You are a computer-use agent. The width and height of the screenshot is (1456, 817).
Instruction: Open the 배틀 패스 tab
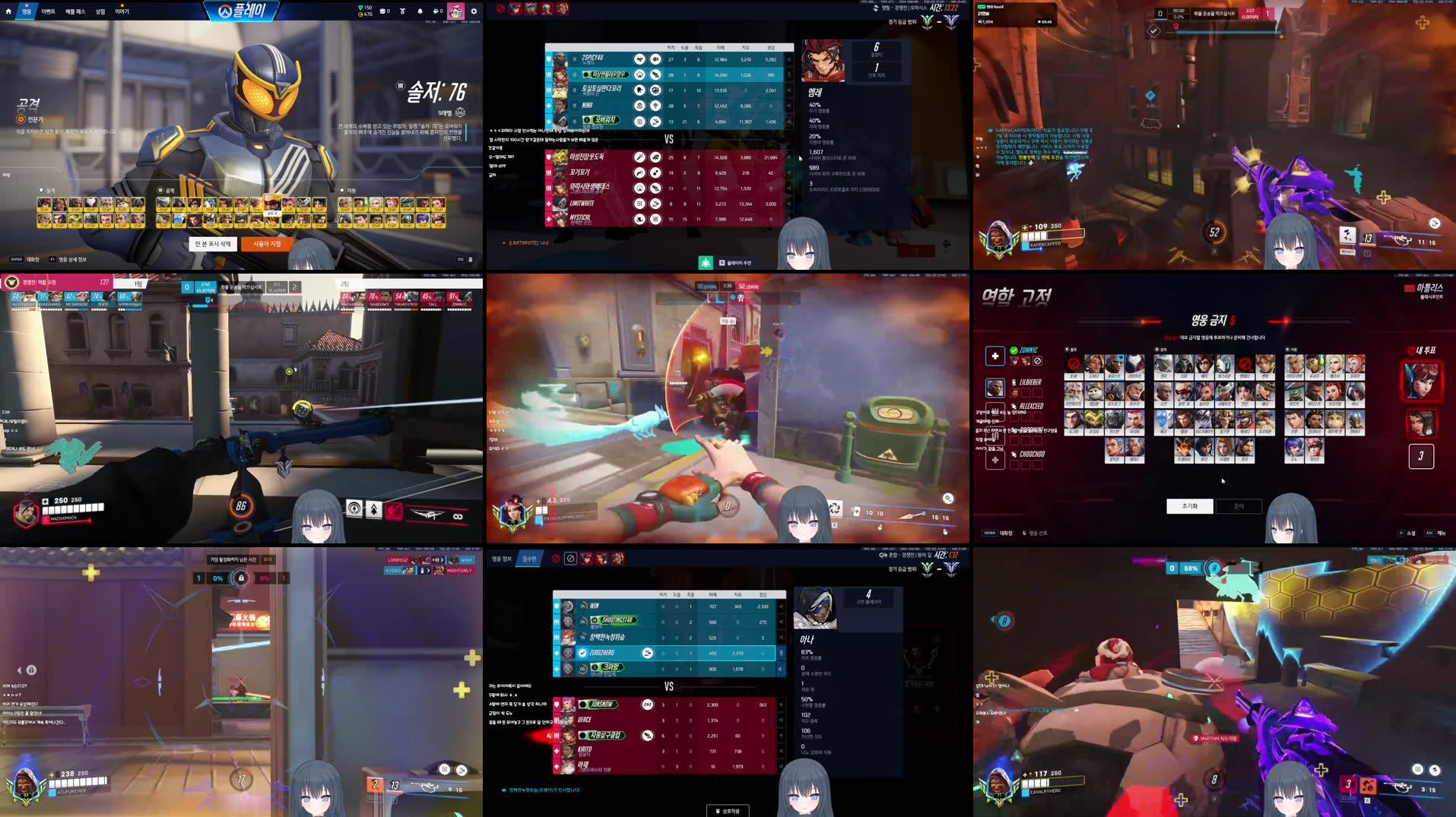click(75, 11)
